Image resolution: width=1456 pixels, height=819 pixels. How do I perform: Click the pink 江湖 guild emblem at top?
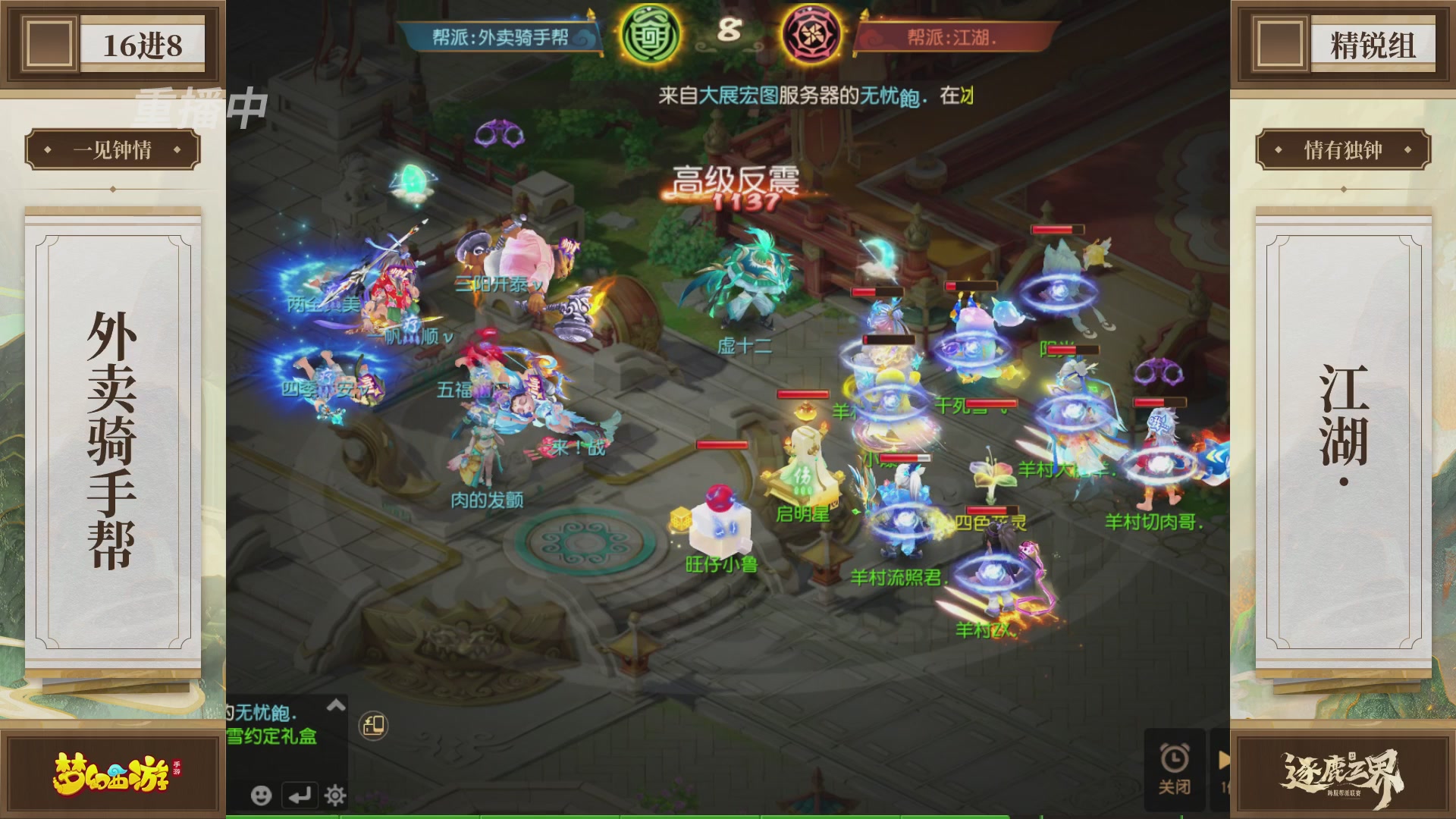tap(811, 36)
